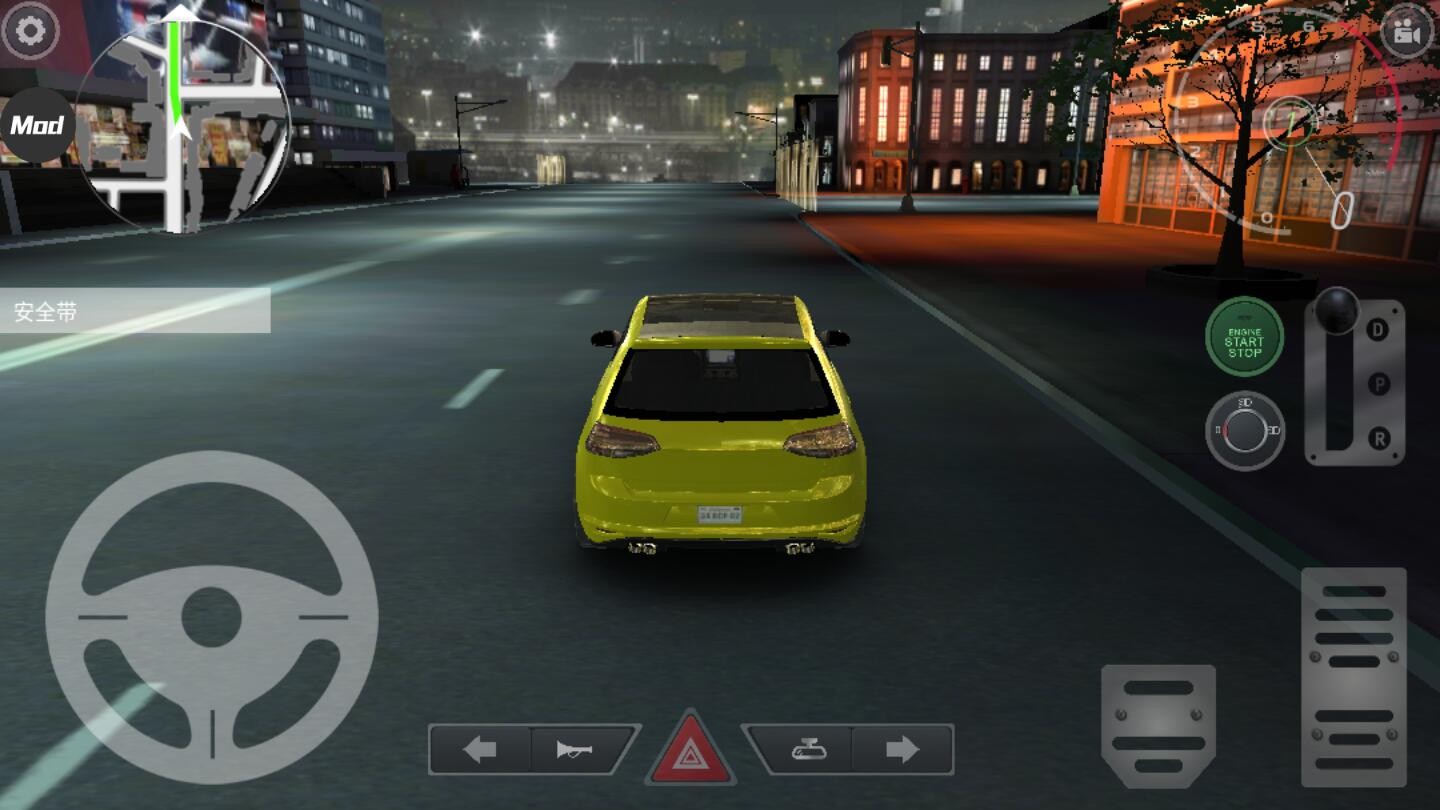
Task: Open the settings gear menu
Action: (x=33, y=31)
